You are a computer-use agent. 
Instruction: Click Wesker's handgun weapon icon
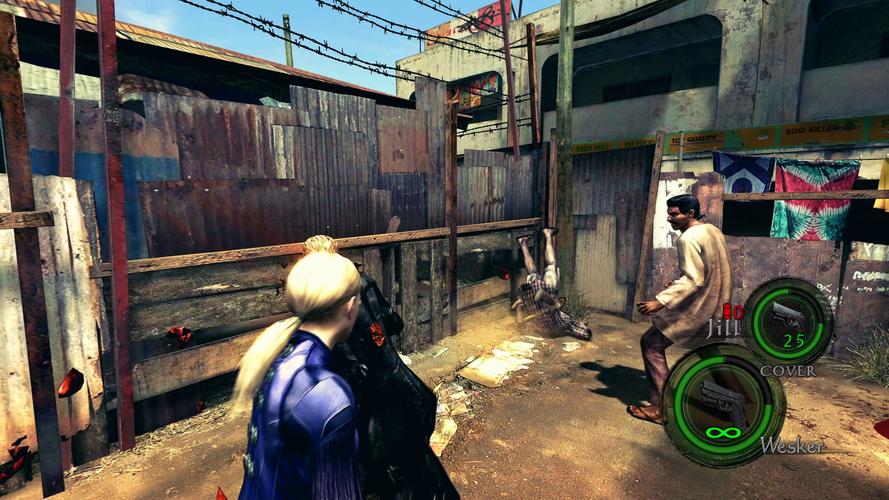[721, 401]
